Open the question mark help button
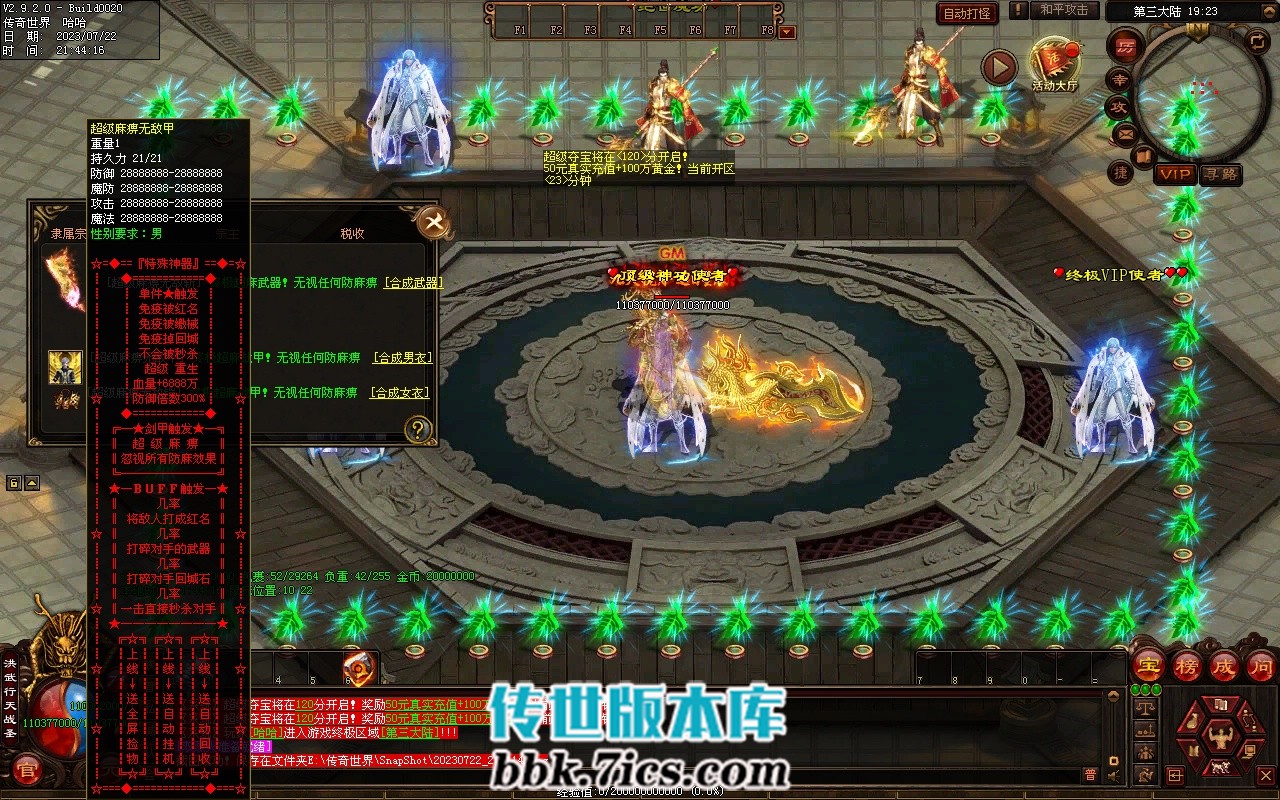Screen dimensions: 1280x800 click(418, 430)
